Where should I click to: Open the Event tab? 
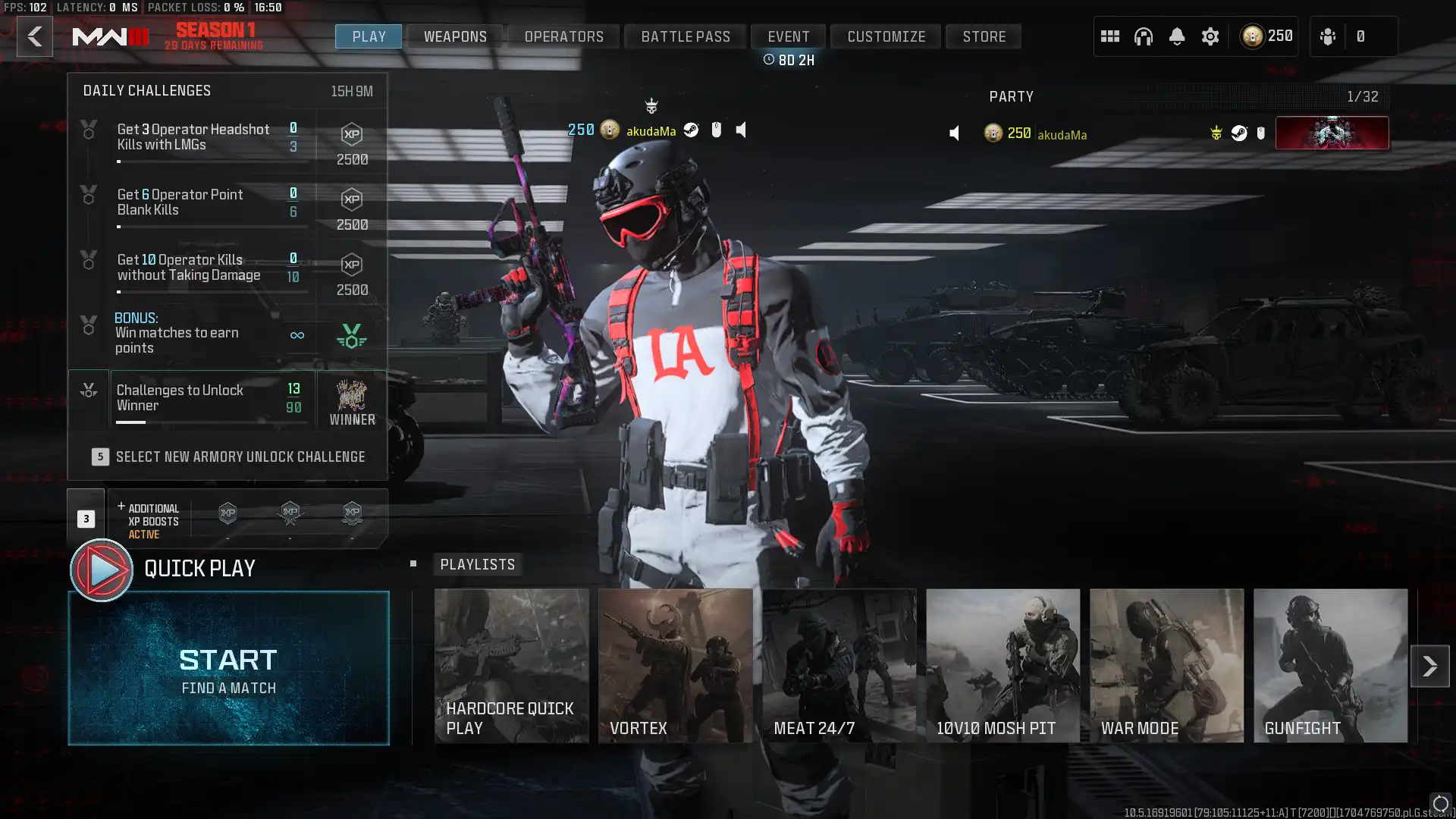point(788,36)
